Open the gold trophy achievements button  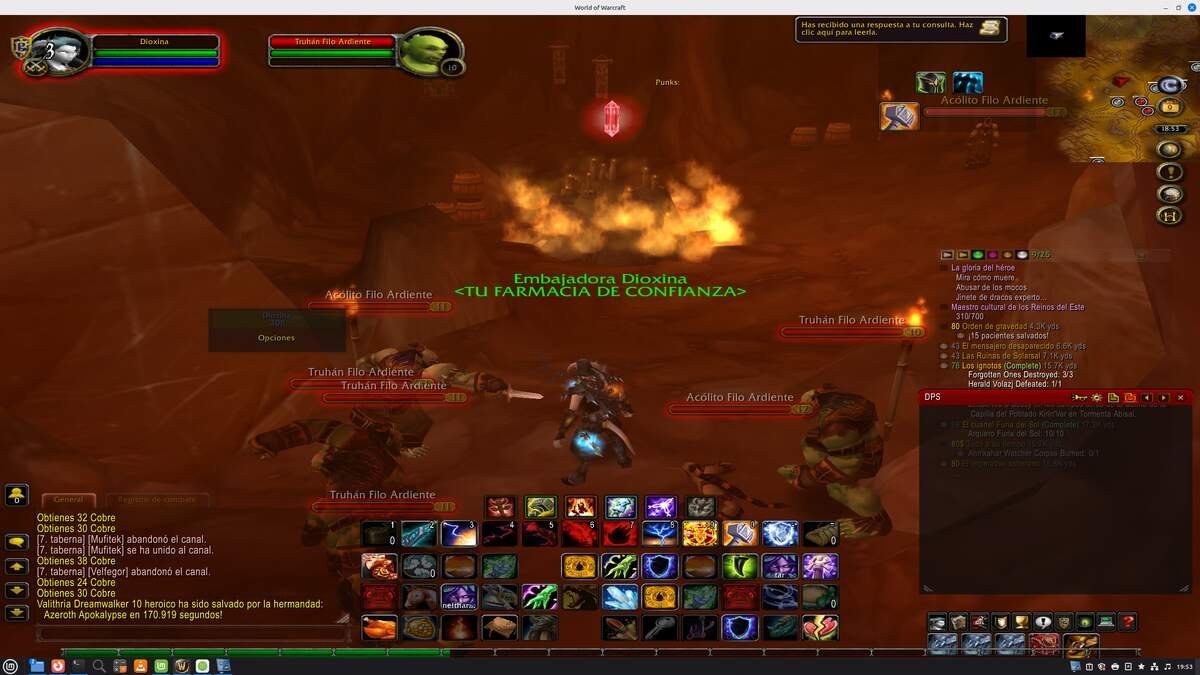click(1020, 622)
